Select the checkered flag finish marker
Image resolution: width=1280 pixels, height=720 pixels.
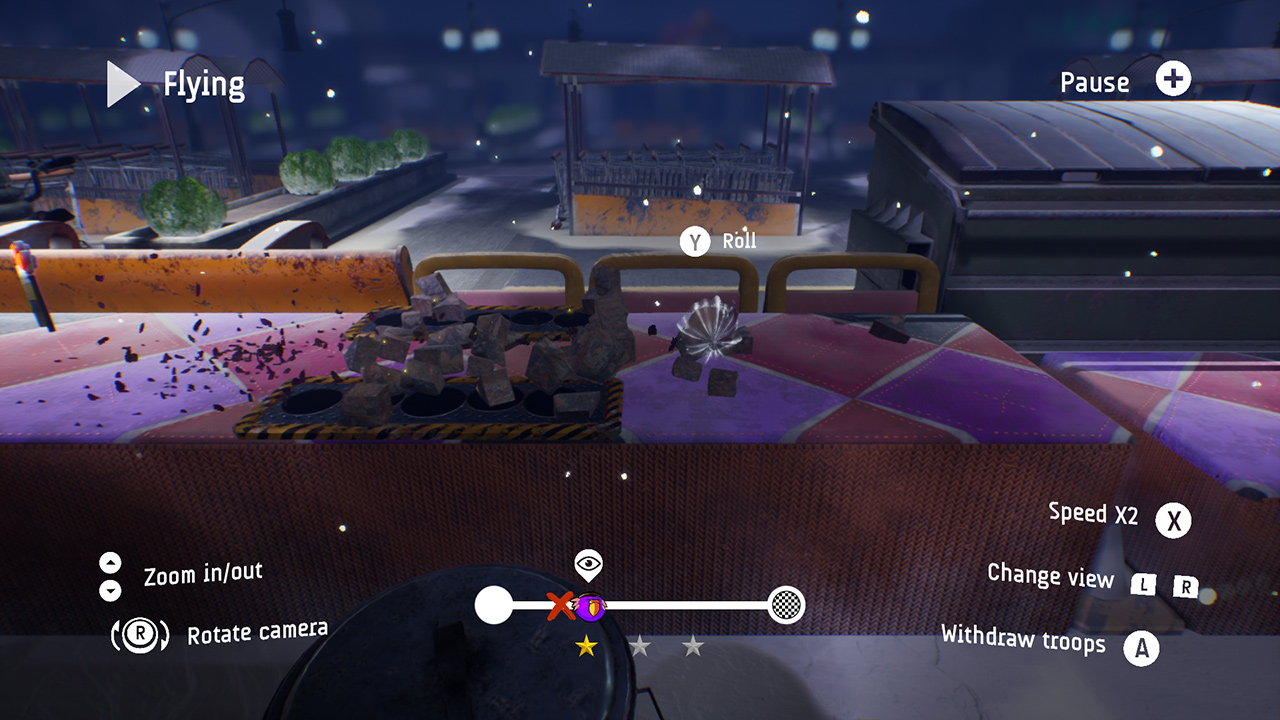[x=787, y=607]
